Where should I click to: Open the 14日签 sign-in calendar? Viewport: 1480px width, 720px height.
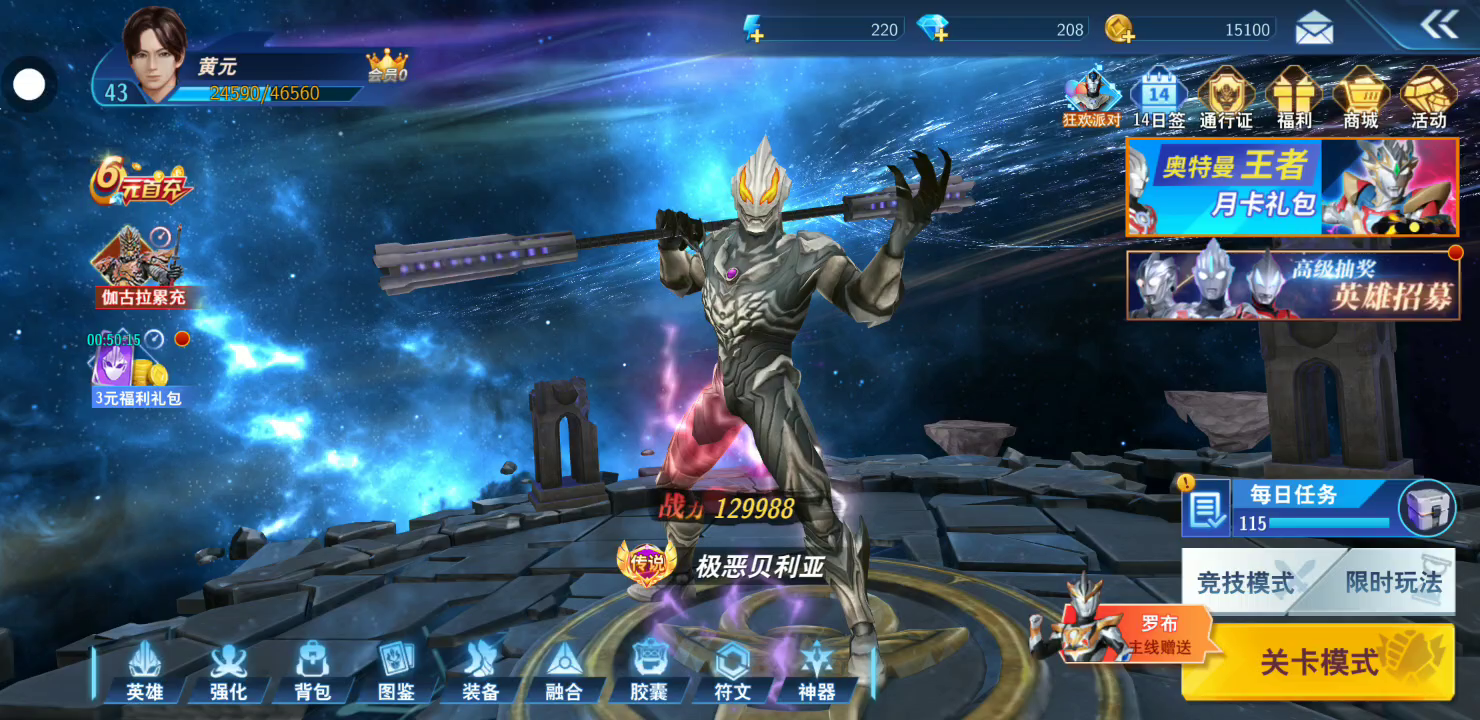tap(1158, 98)
